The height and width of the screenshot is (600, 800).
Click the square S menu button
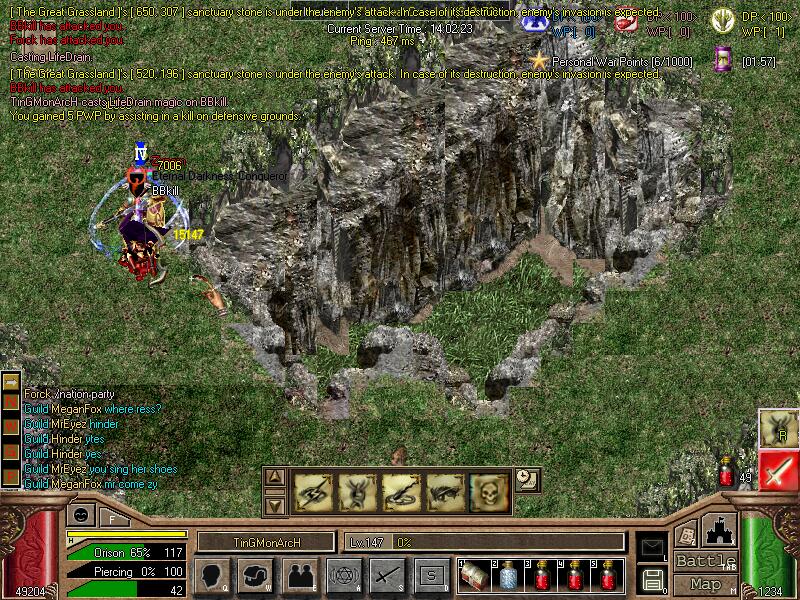pos(432,576)
